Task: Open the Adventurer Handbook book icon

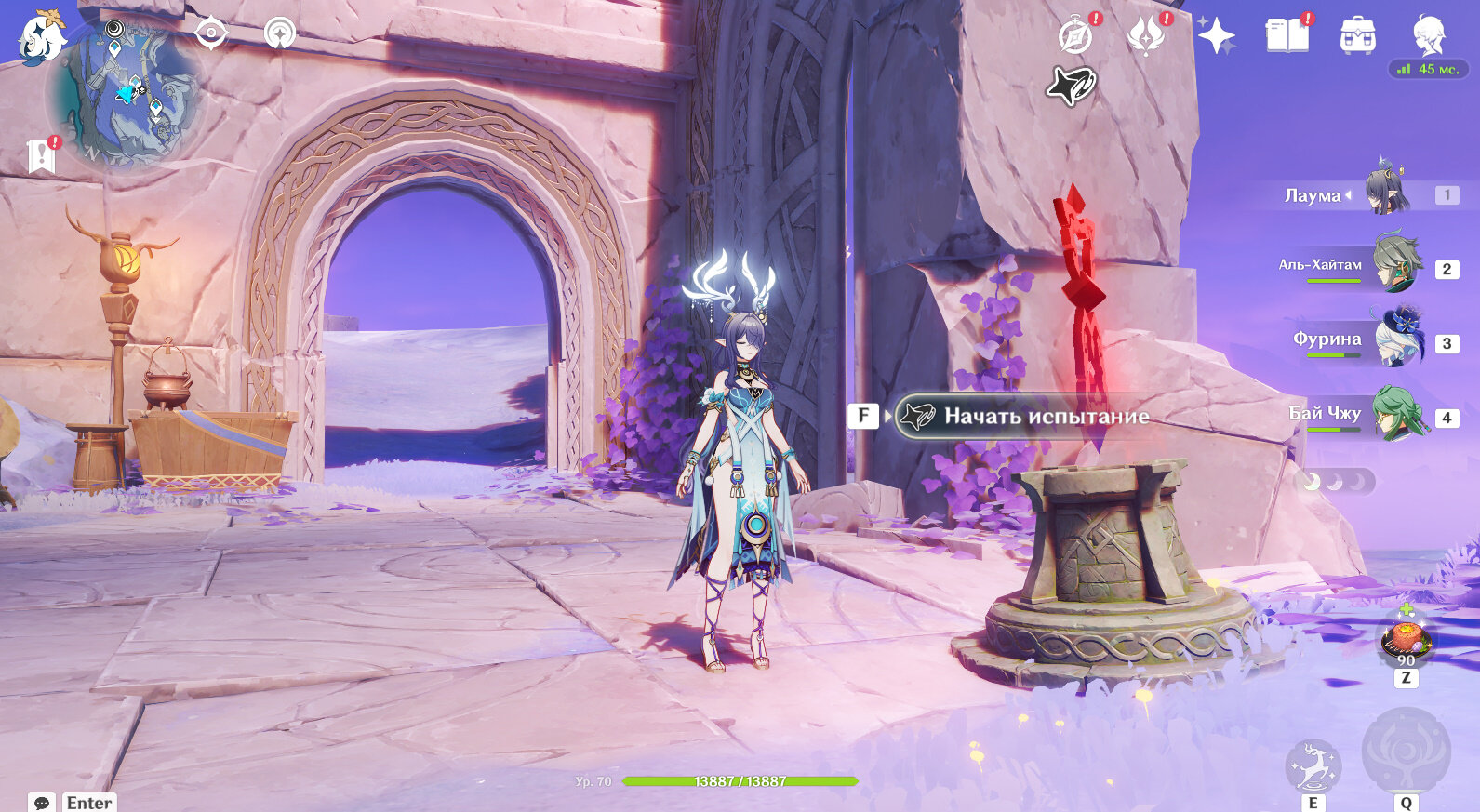Action: pos(1287,36)
